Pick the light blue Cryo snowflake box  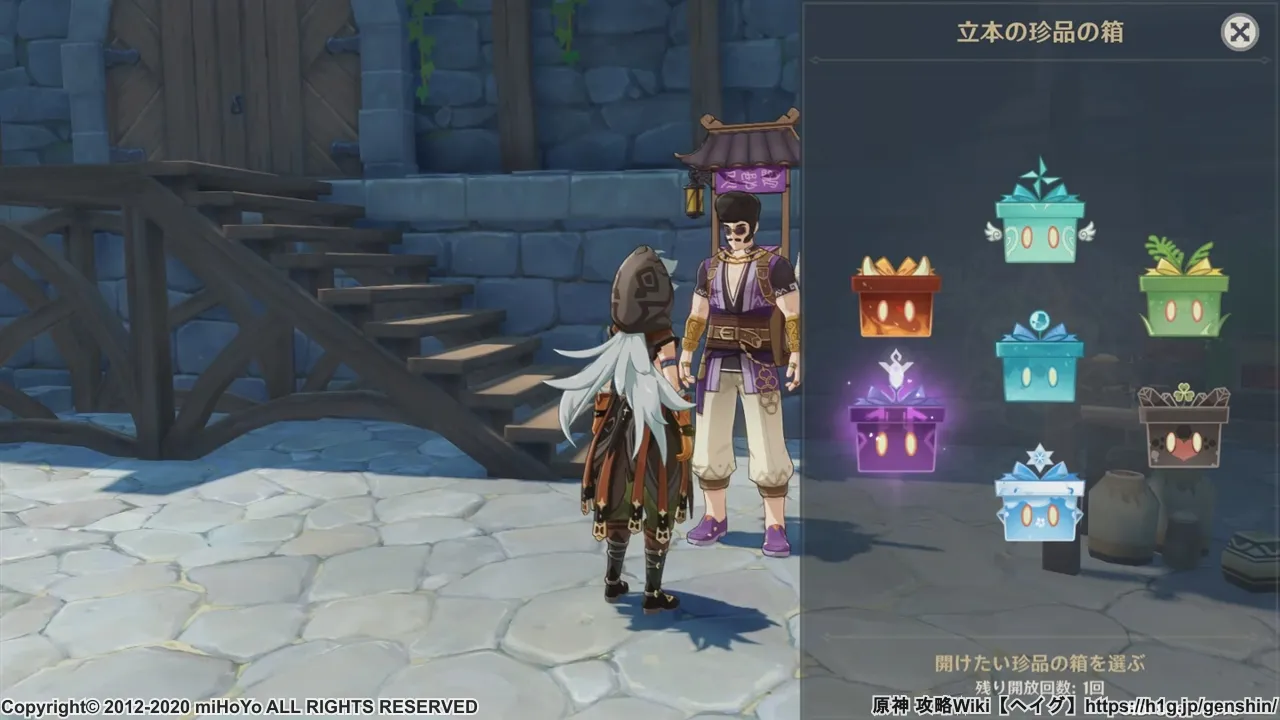[1040, 505]
